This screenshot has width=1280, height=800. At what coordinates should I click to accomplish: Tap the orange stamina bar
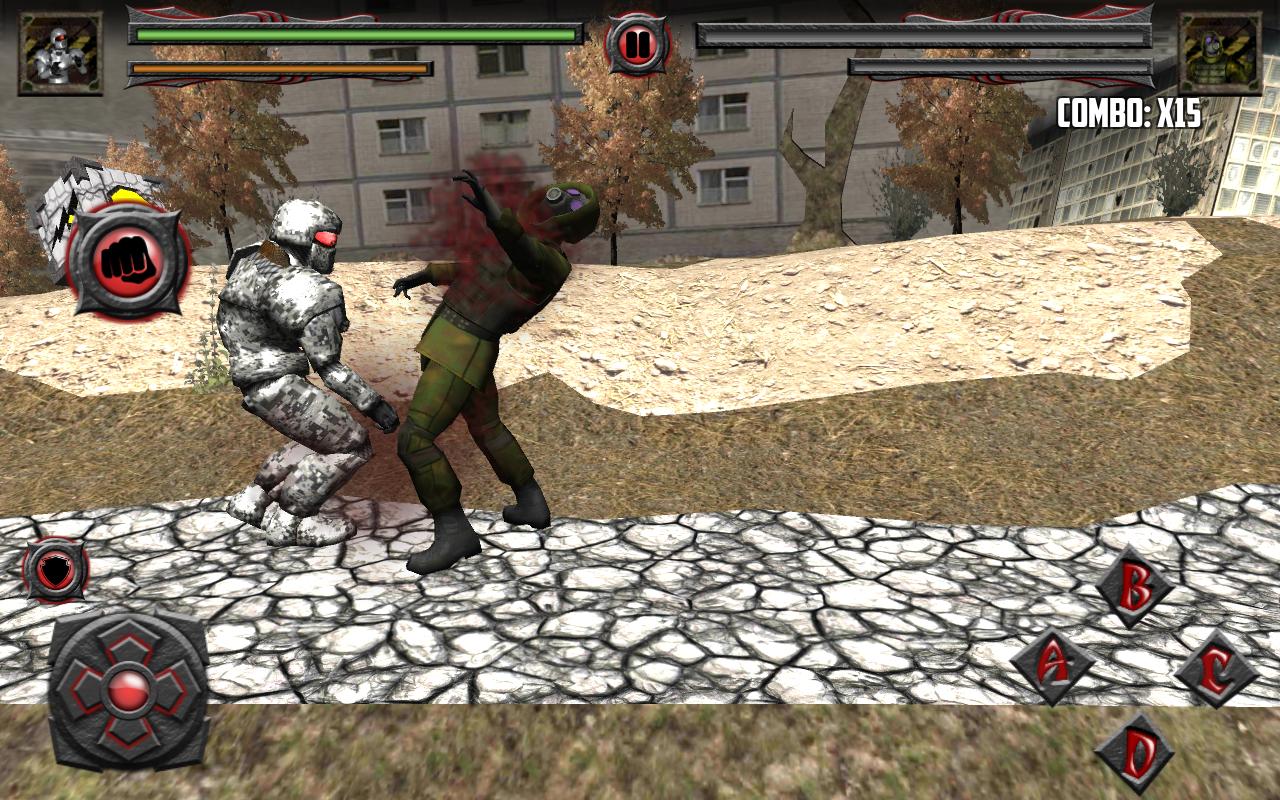(280, 68)
